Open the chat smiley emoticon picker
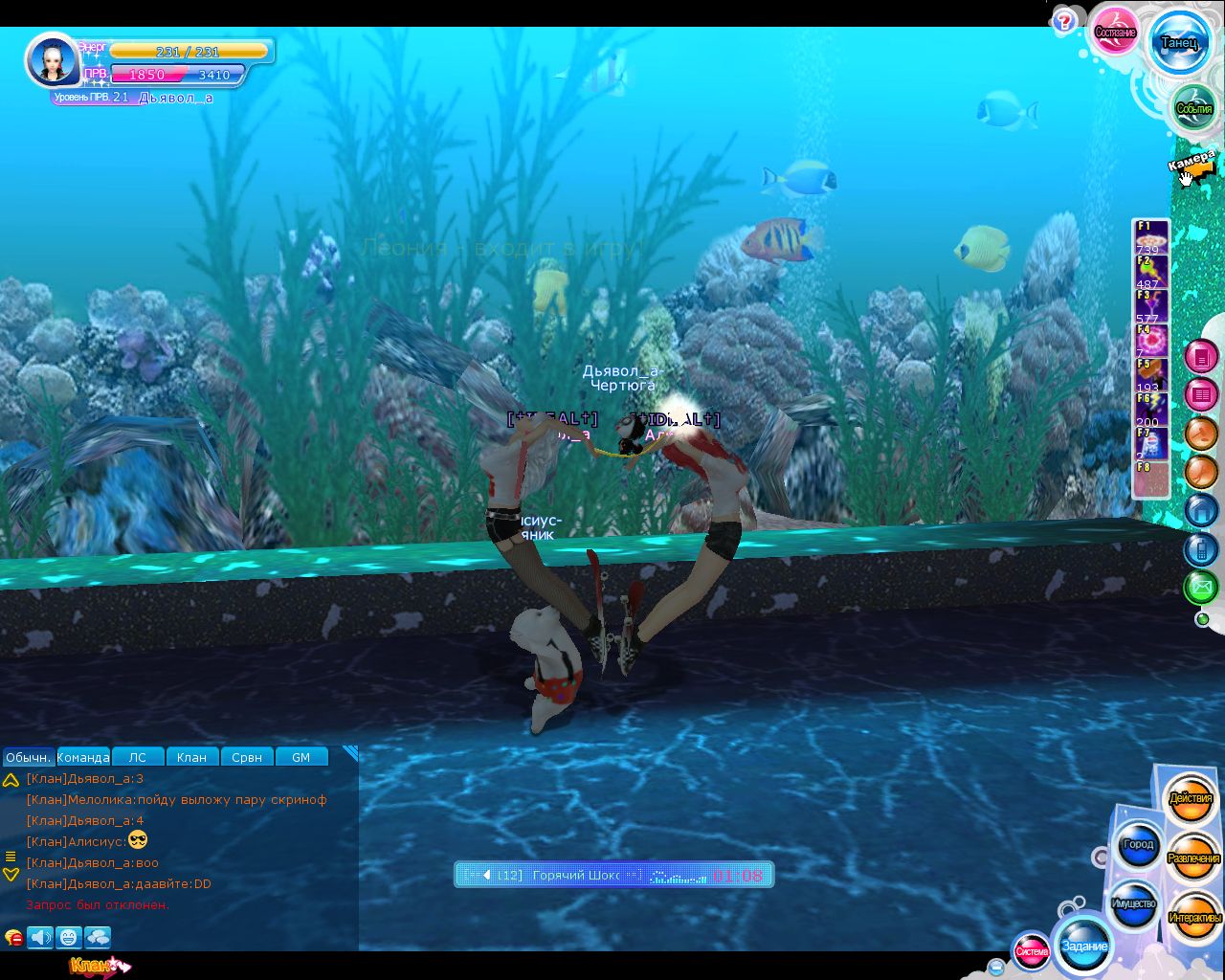Viewport: 1225px width, 980px height. [x=68, y=937]
